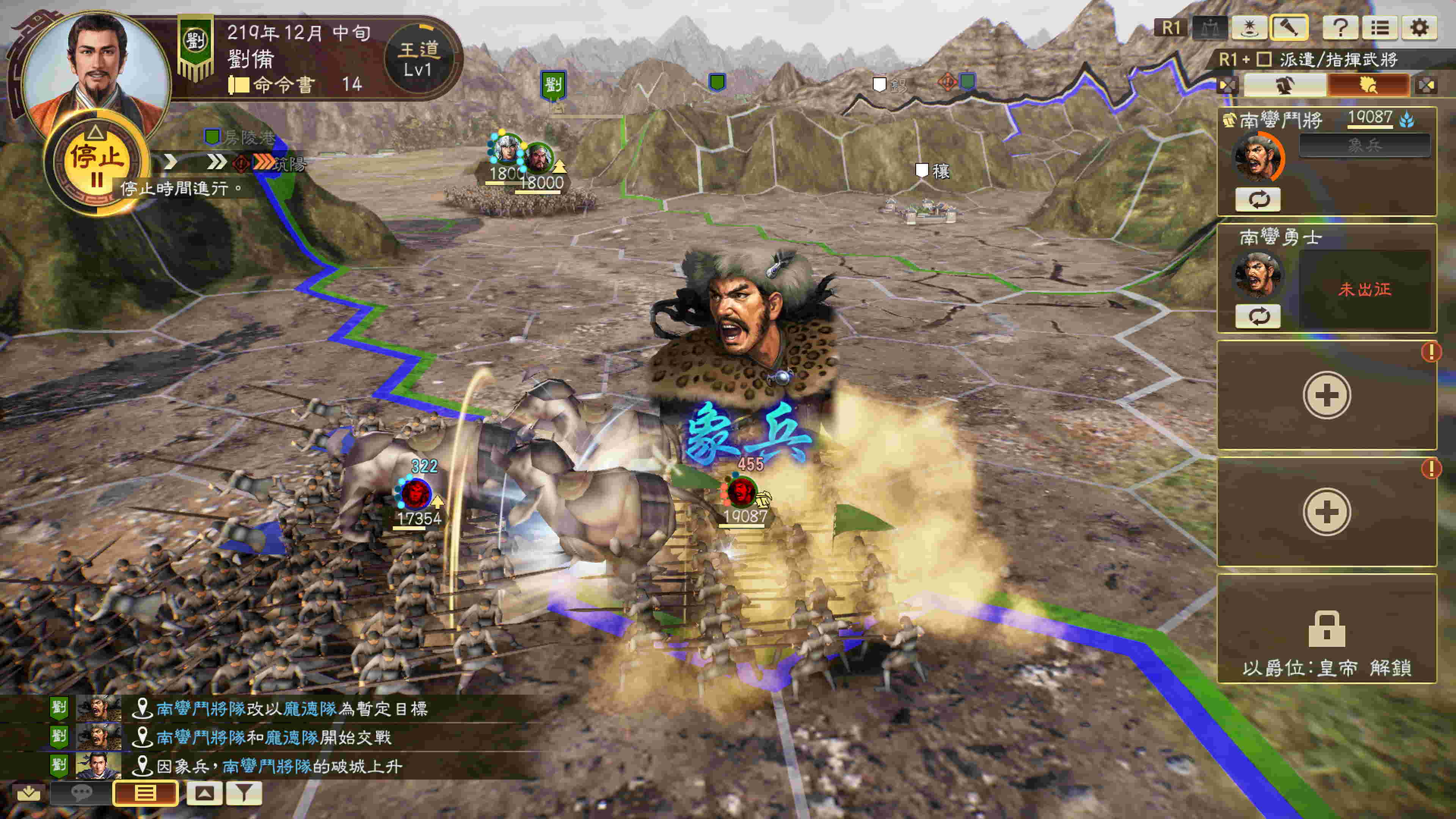Image resolution: width=1456 pixels, height=819 pixels.
Task: Open the gear settings menu
Action: [1419, 28]
